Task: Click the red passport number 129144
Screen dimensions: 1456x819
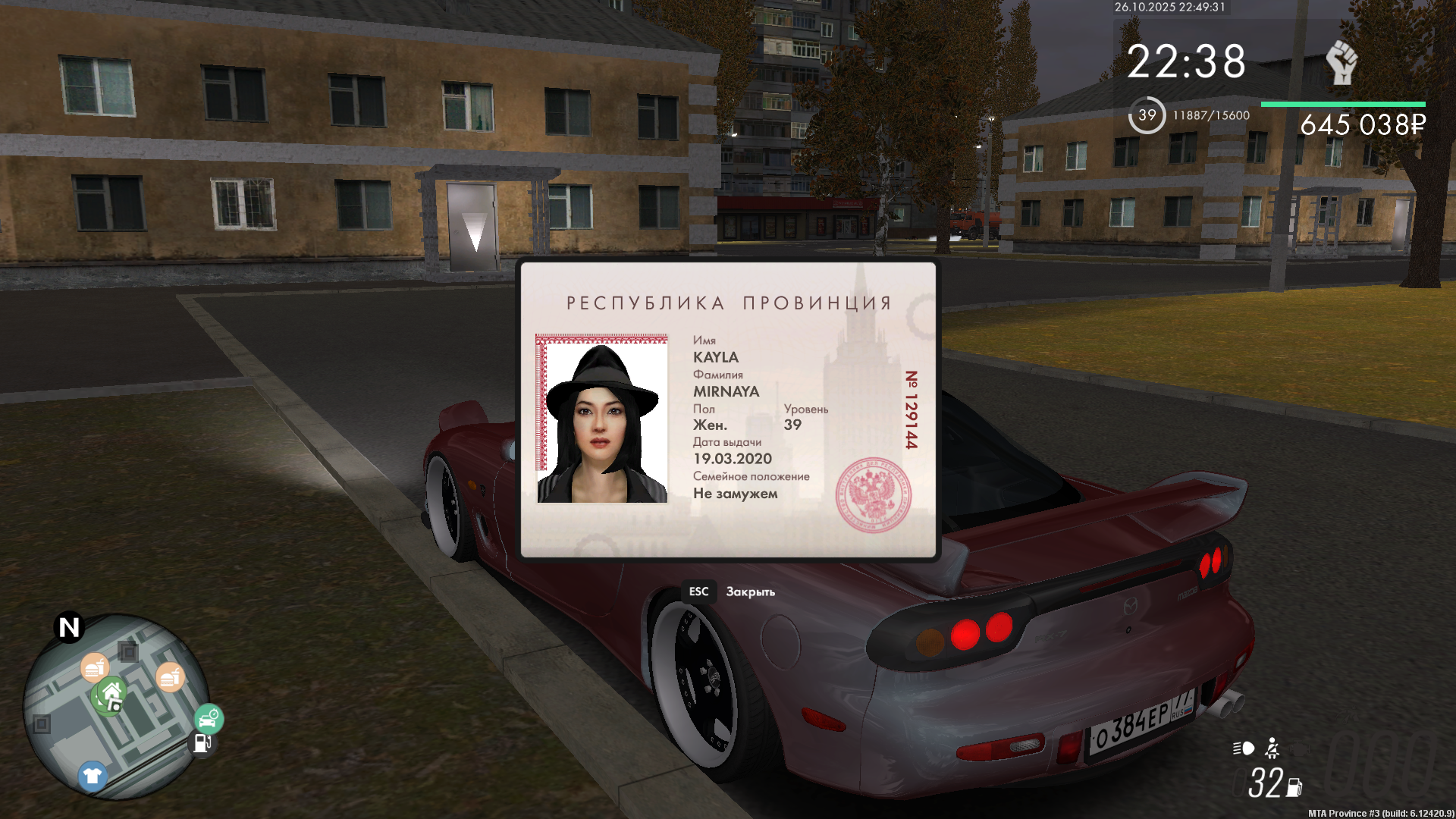Action: click(912, 409)
